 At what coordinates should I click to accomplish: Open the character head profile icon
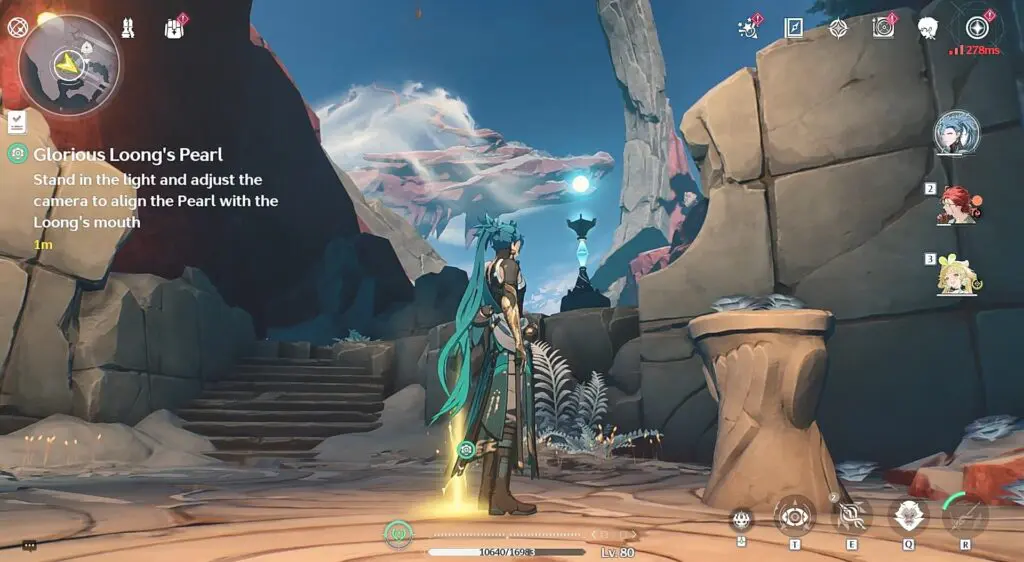(x=928, y=28)
